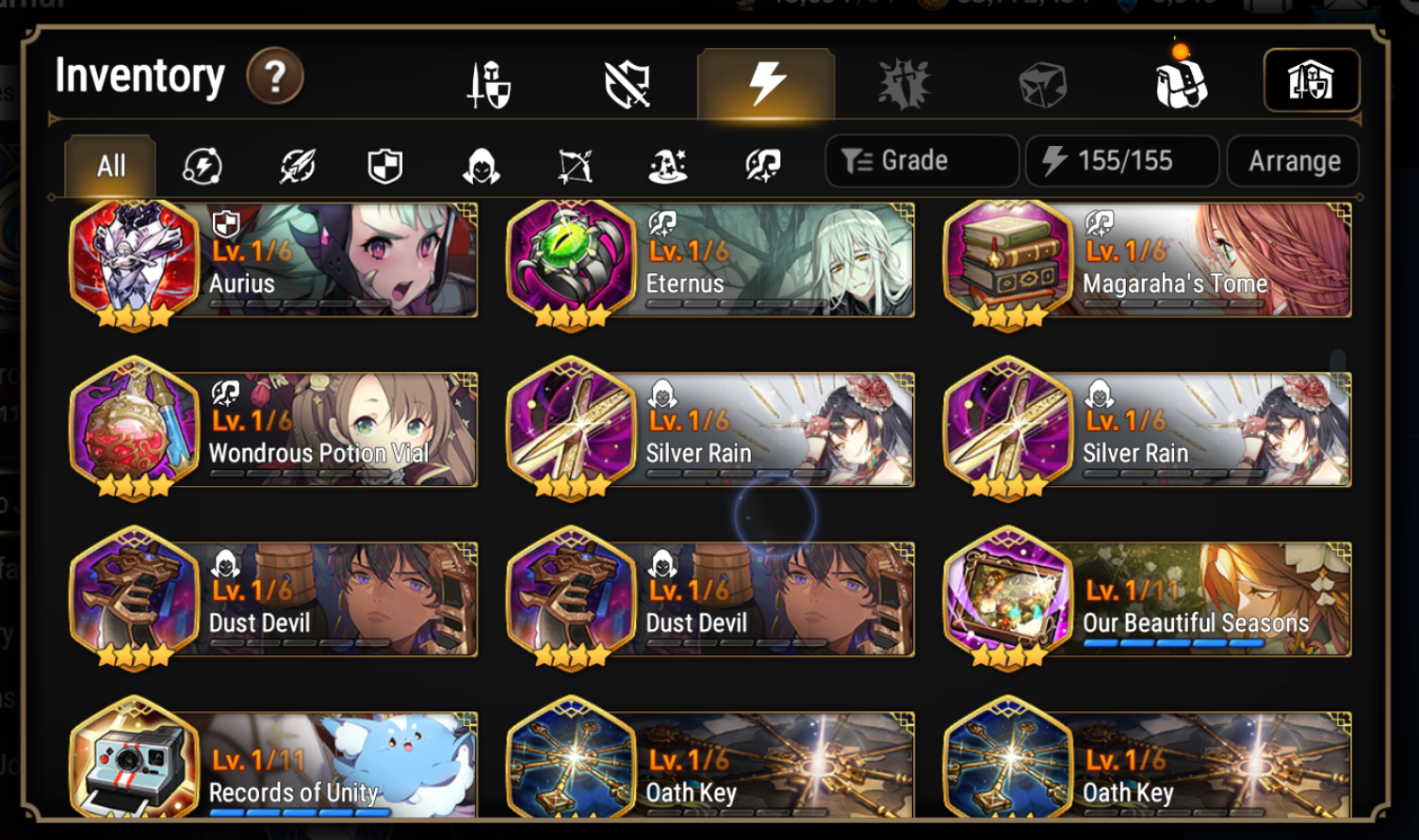Viewport: 1419px width, 840px height.
Task: Click Our Beautiful Seasons experience progress bar
Action: 1175,640
